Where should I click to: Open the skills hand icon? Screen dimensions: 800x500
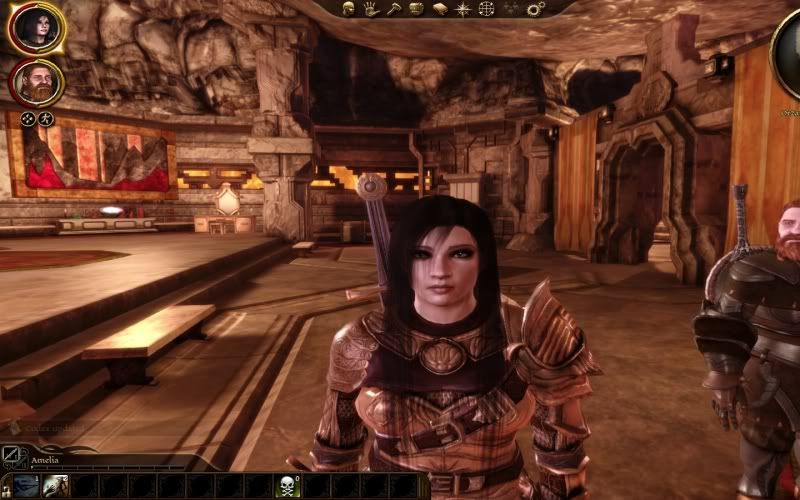371,9
